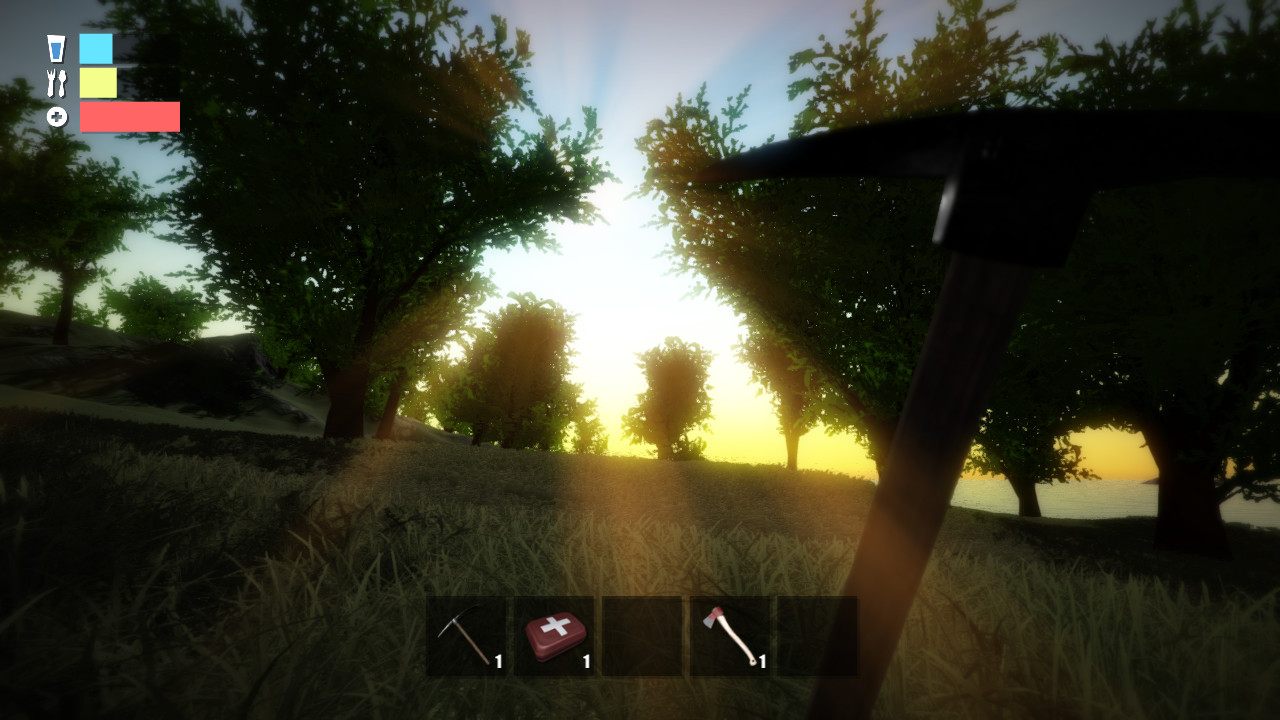This screenshot has width=1280, height=720.
Task: Click the yellow hunger level bar
Action: (97, 83)
